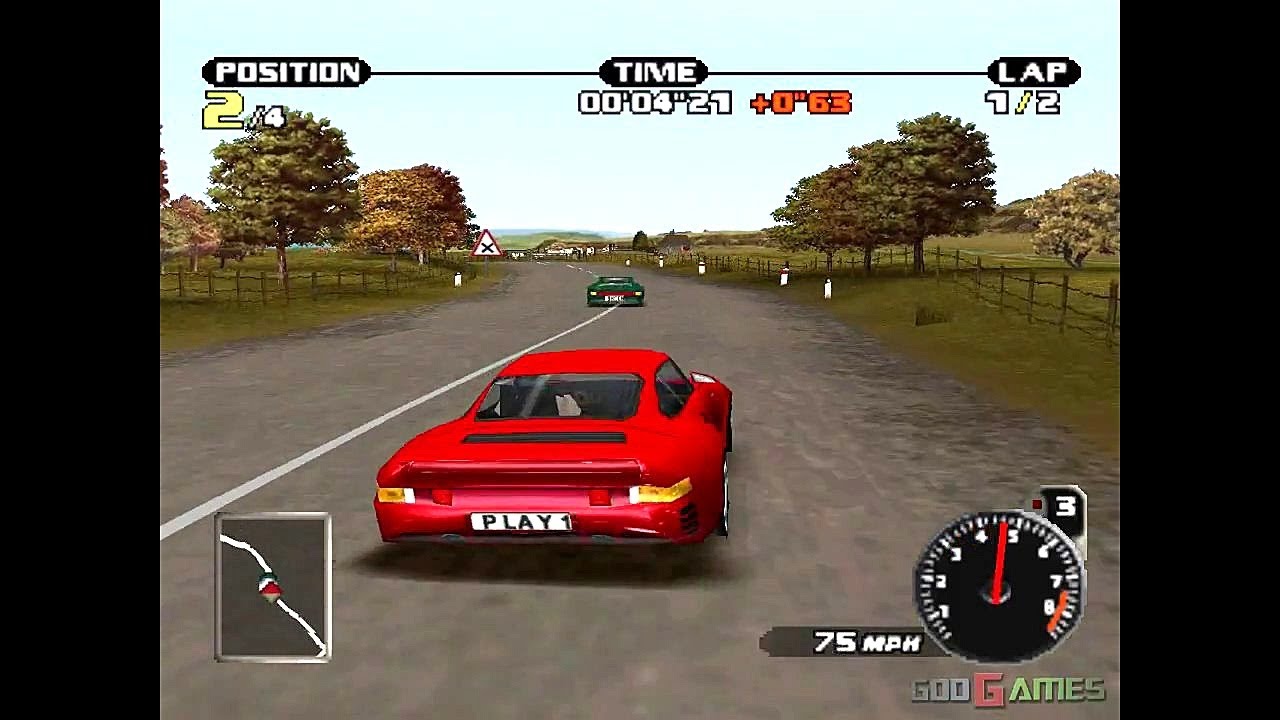Viewport: 1280px width, 720px height.
Task: Select the player car marker on minimap
Action: tap(268, 587)
